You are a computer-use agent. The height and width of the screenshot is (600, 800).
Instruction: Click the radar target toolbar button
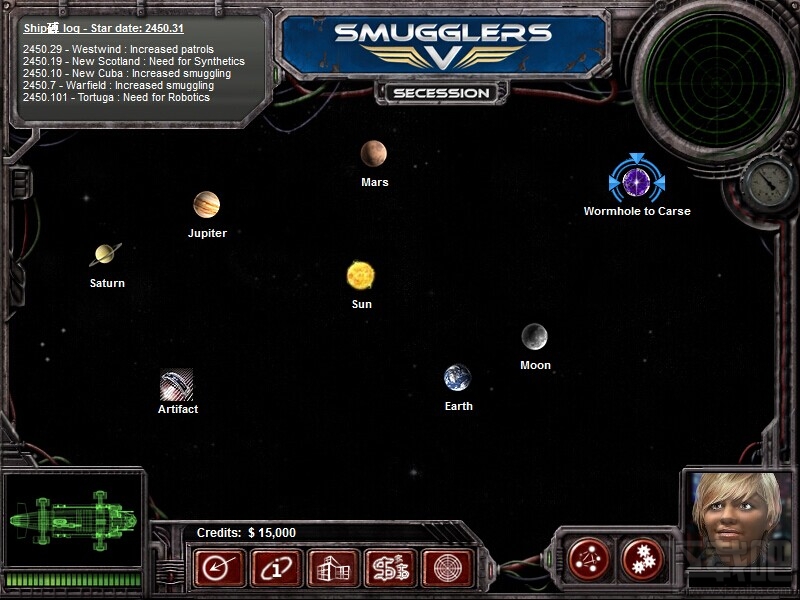(447, 569)
